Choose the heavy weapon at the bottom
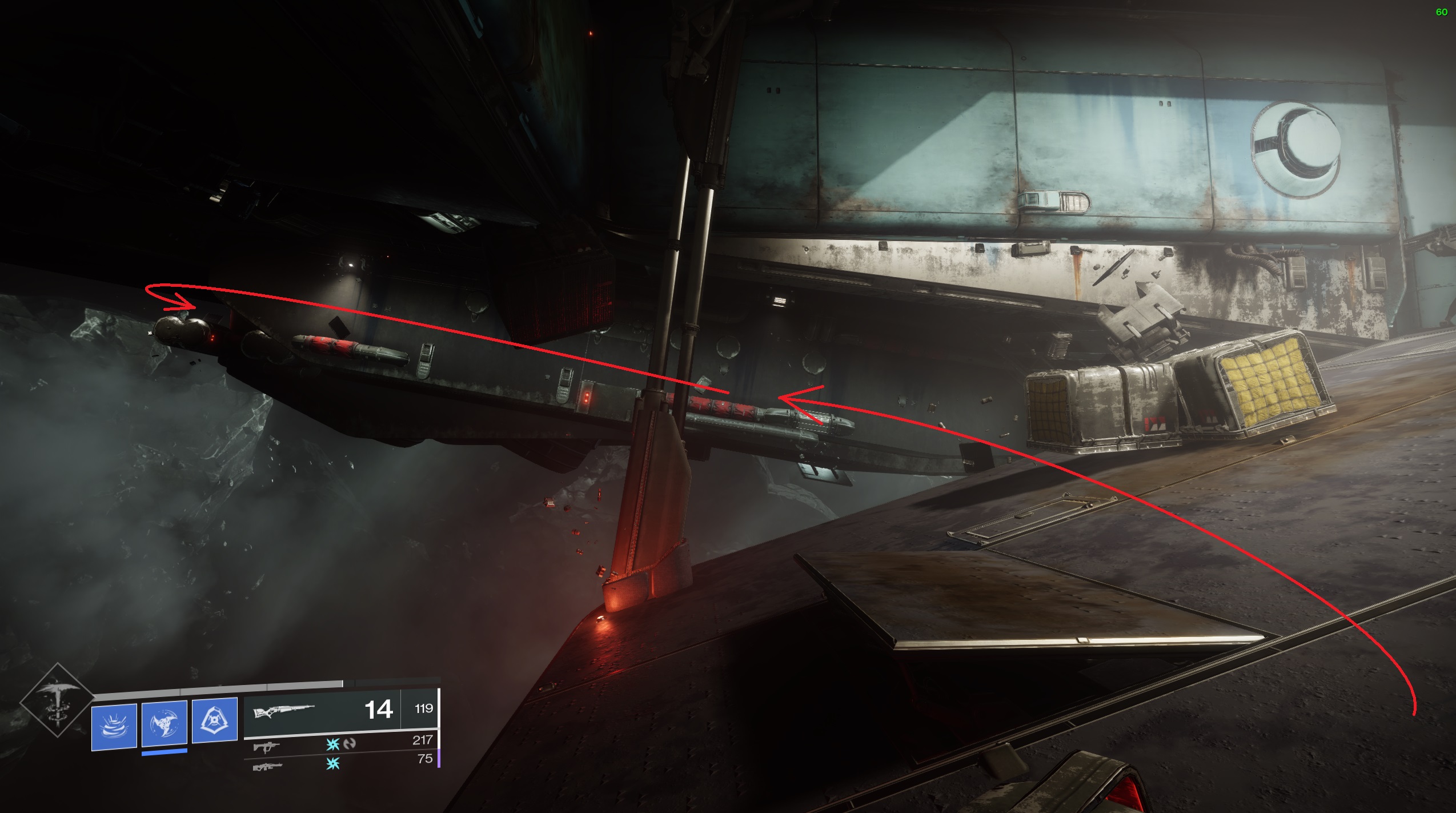This screenshot has height=813, width=1456. tap(267, 766)
